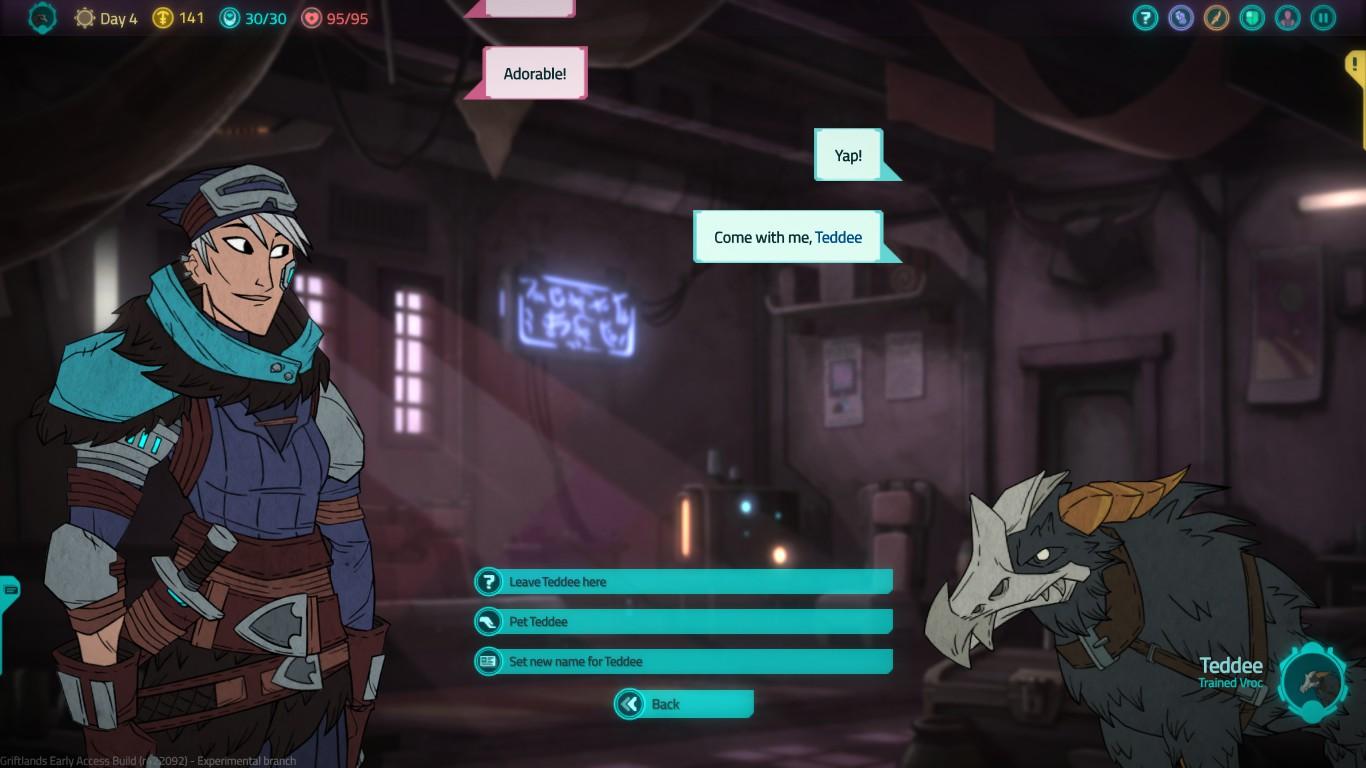Screen dimensions: 1366x768
Task: Open the pink relationships person icon
Action: pyautogui.click(x=1287, y=18)
